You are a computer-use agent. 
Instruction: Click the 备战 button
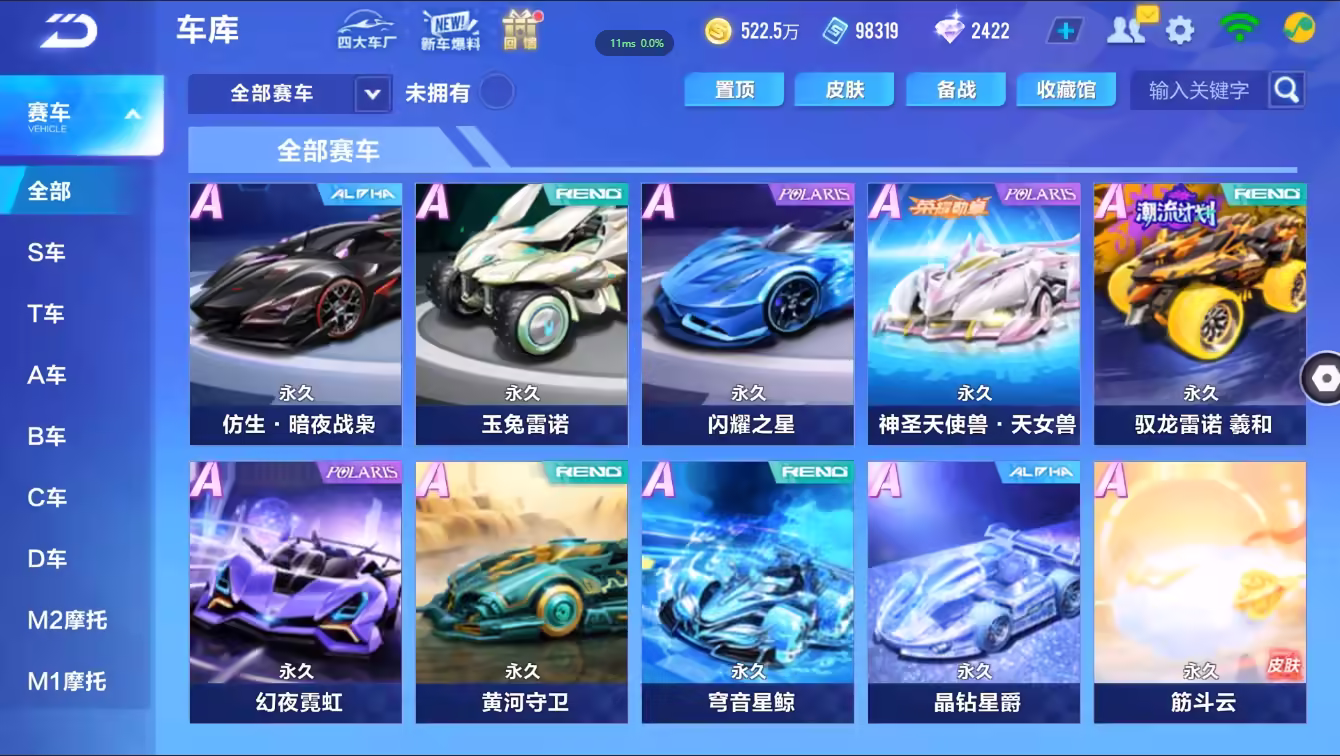tap(956, 90)
